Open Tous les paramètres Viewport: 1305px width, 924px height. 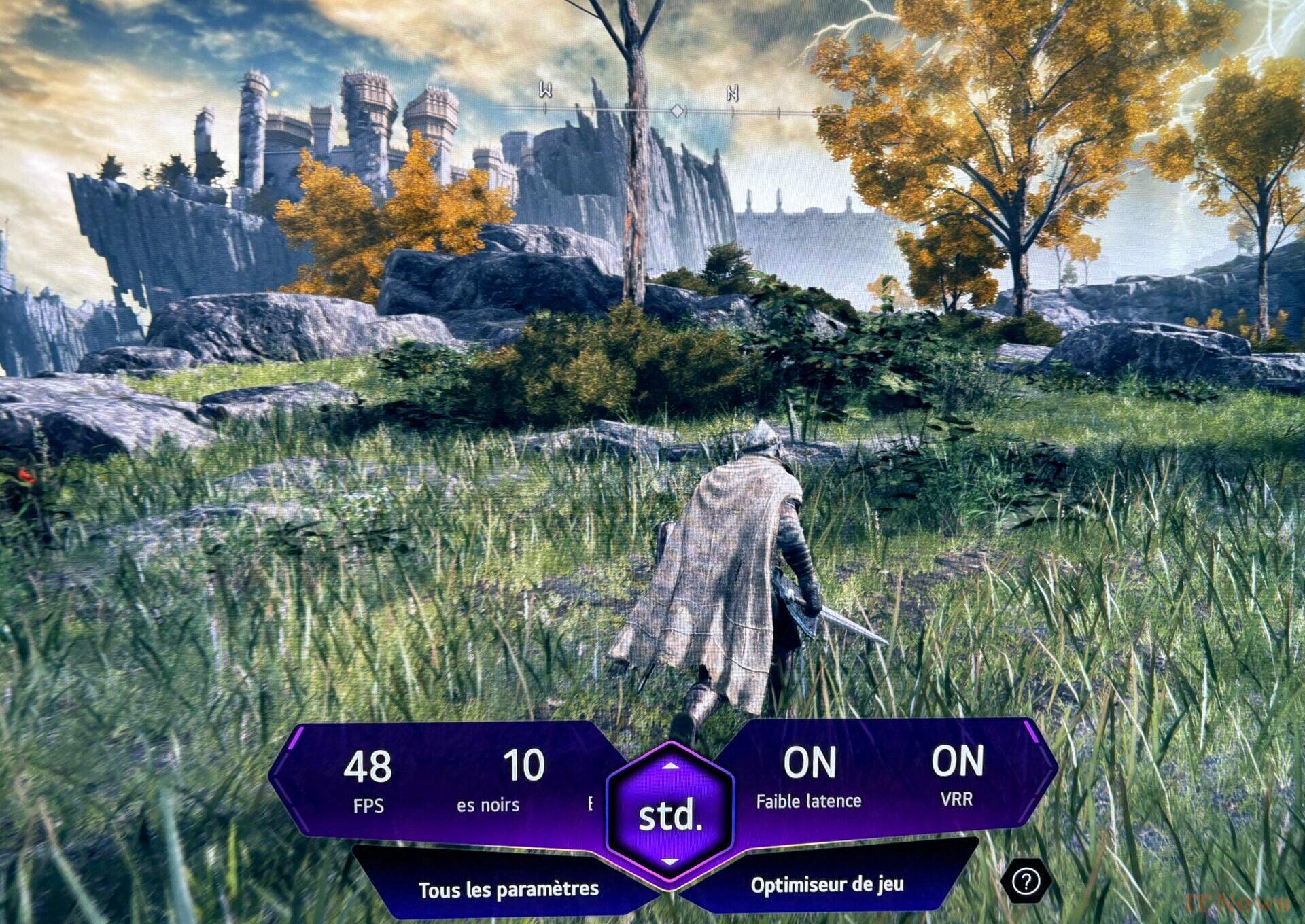click(508, 889)
